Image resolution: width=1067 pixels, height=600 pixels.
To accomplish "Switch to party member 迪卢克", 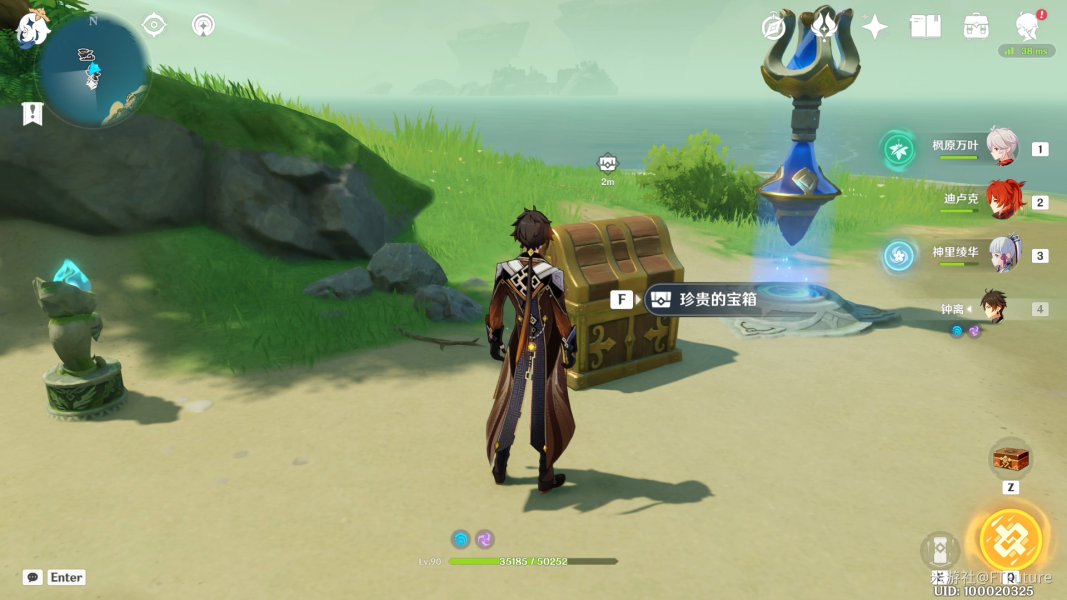I will click(1003, 200).
